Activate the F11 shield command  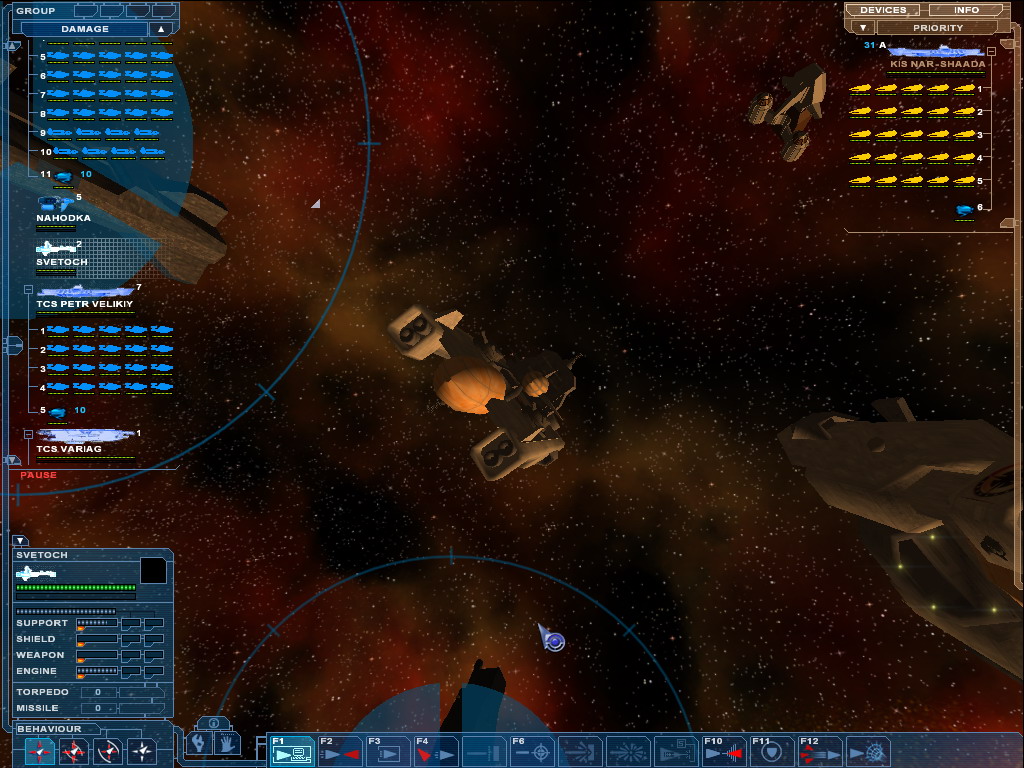point(772,750)
